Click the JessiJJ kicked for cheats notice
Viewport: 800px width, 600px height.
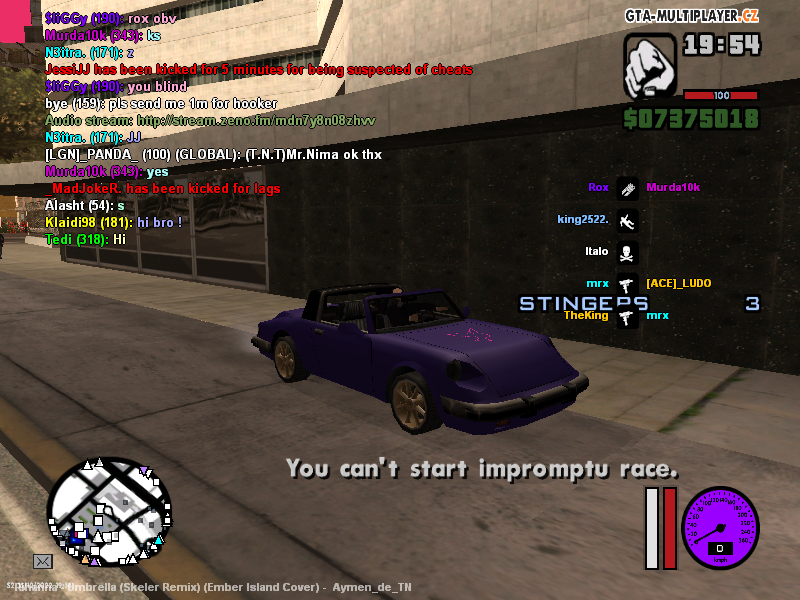[x=258, y=70]
